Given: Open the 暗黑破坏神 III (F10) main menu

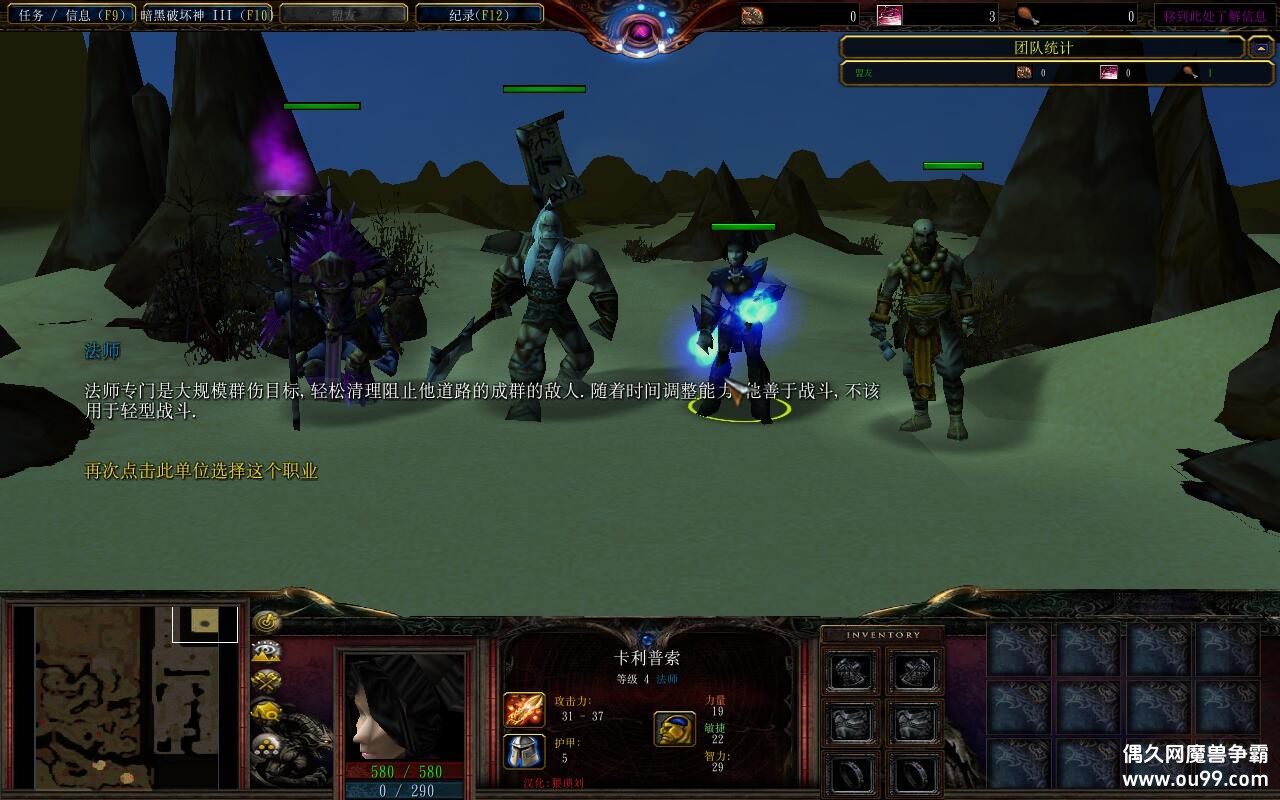Looking at the screenshot, I should click(x=206, y=15).
